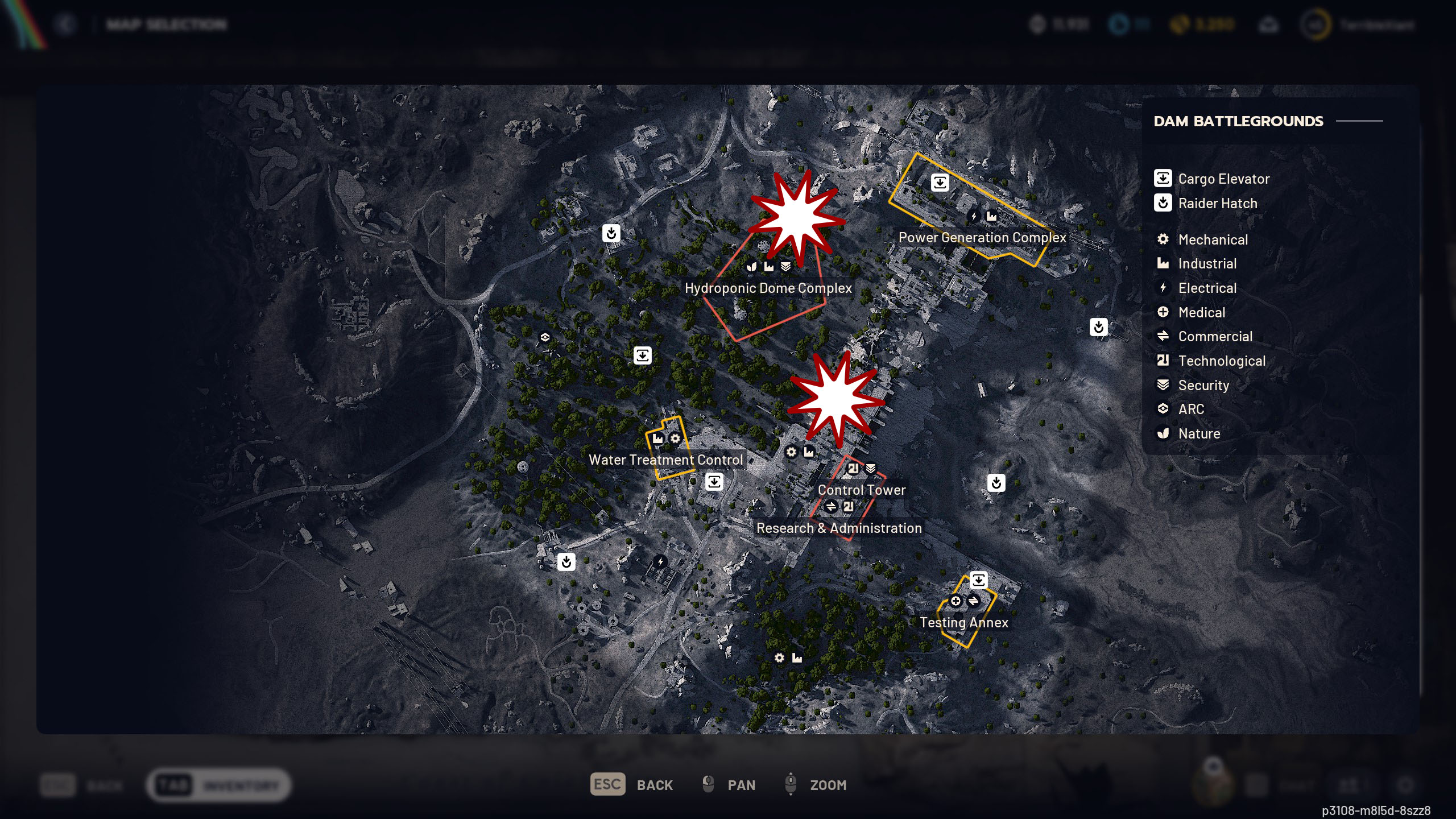Choose the Water Treatment Control location label
The width and height of the screenshot is (1456, 819).
(x=665, y=460)
